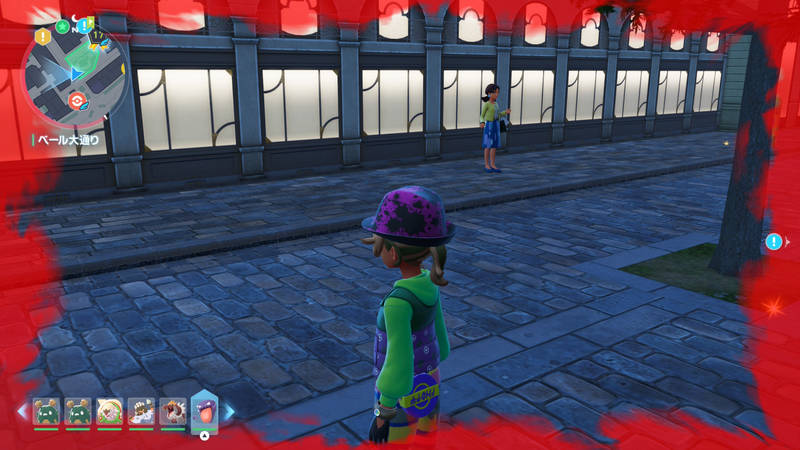Select the green star marker on minimap

(63, 26)
